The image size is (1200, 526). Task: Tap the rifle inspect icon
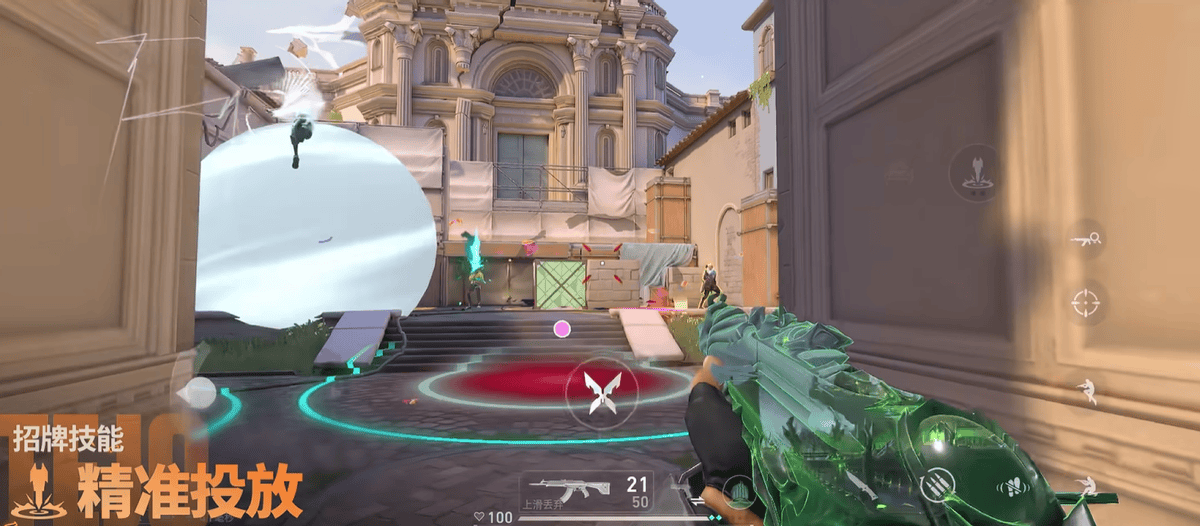tap(1085, 238)
